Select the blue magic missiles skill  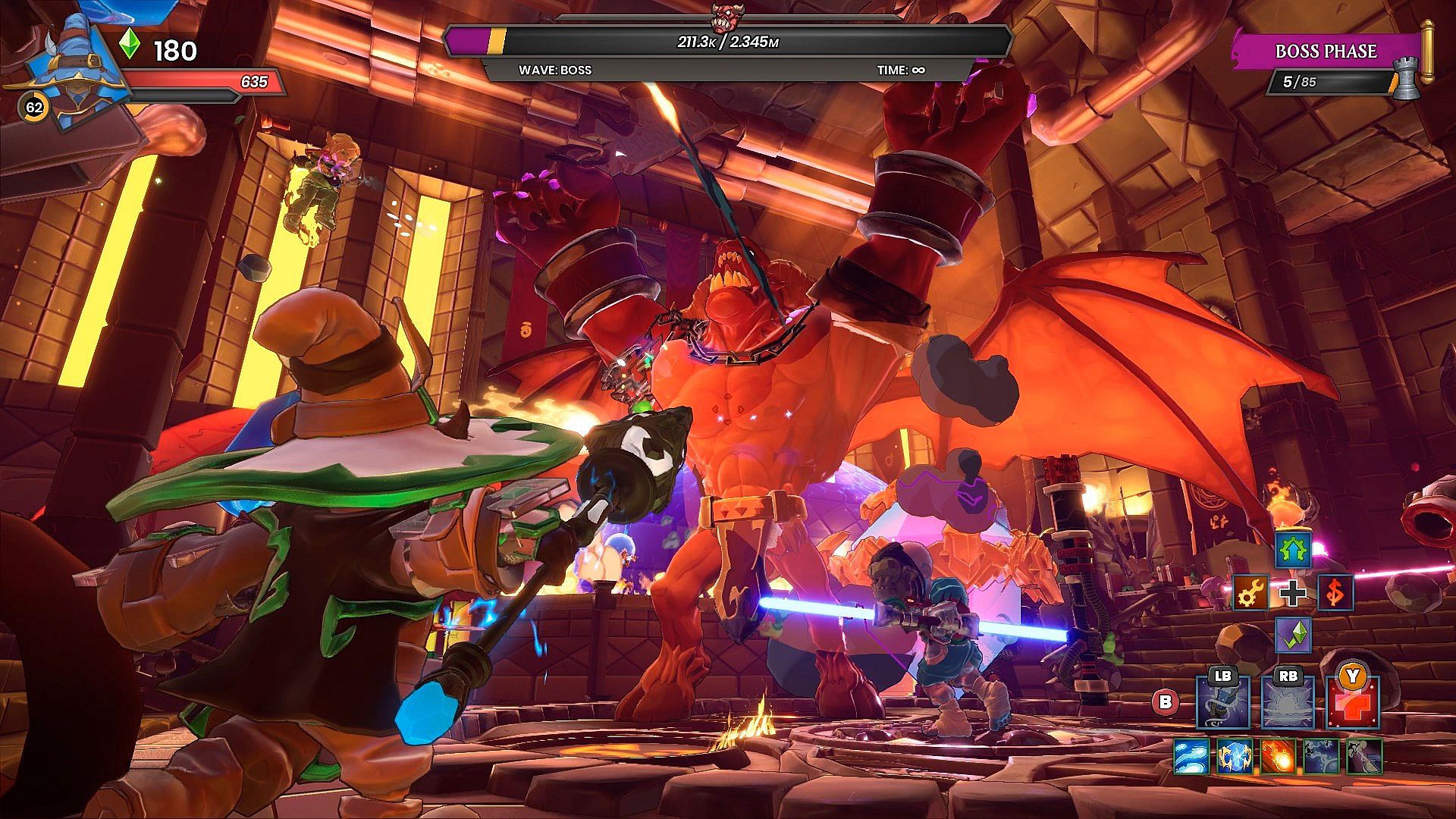[x=1191, y=756]
